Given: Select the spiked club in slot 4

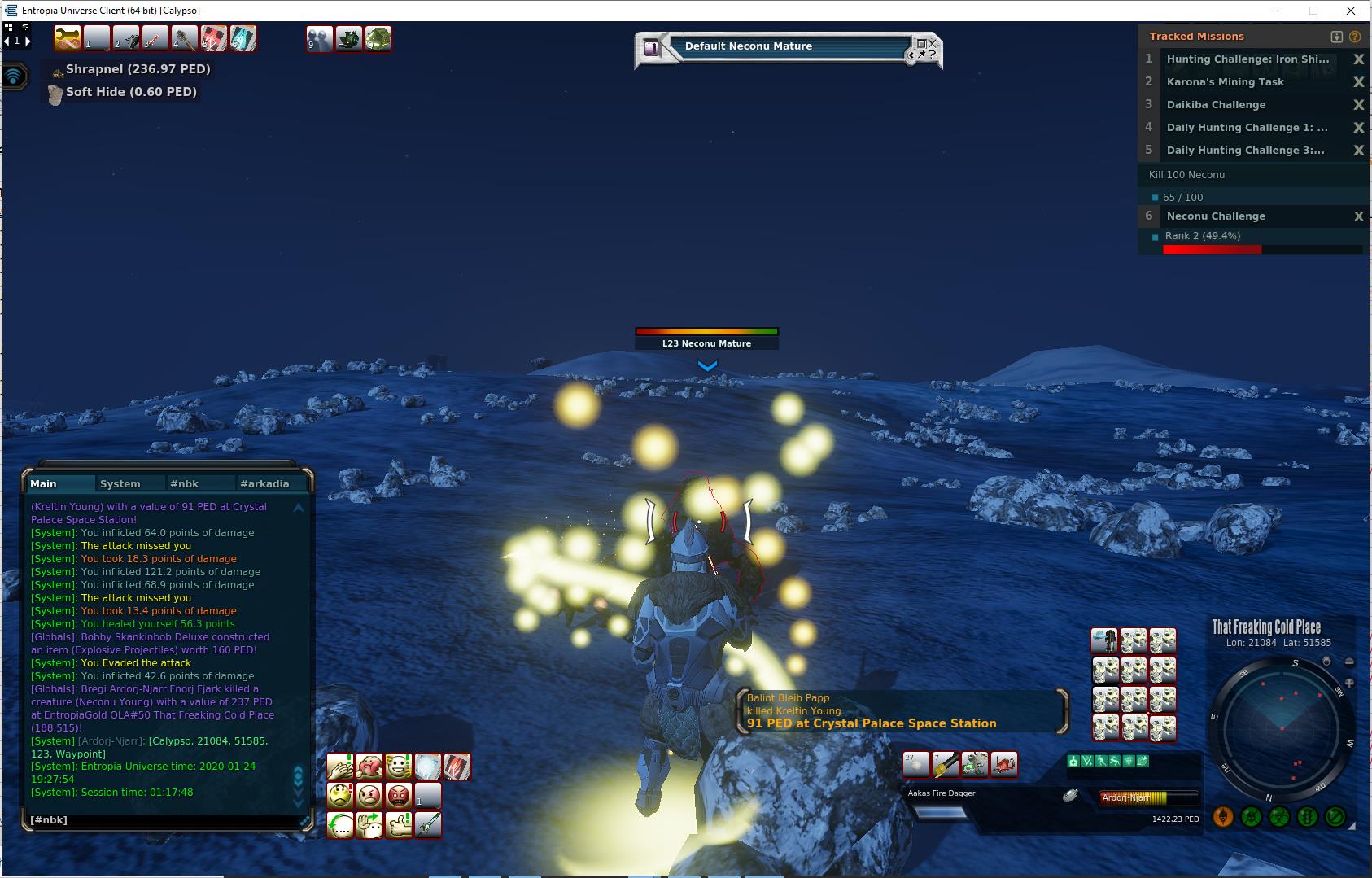Looking at the screenshot, I should tap(184, 38).
